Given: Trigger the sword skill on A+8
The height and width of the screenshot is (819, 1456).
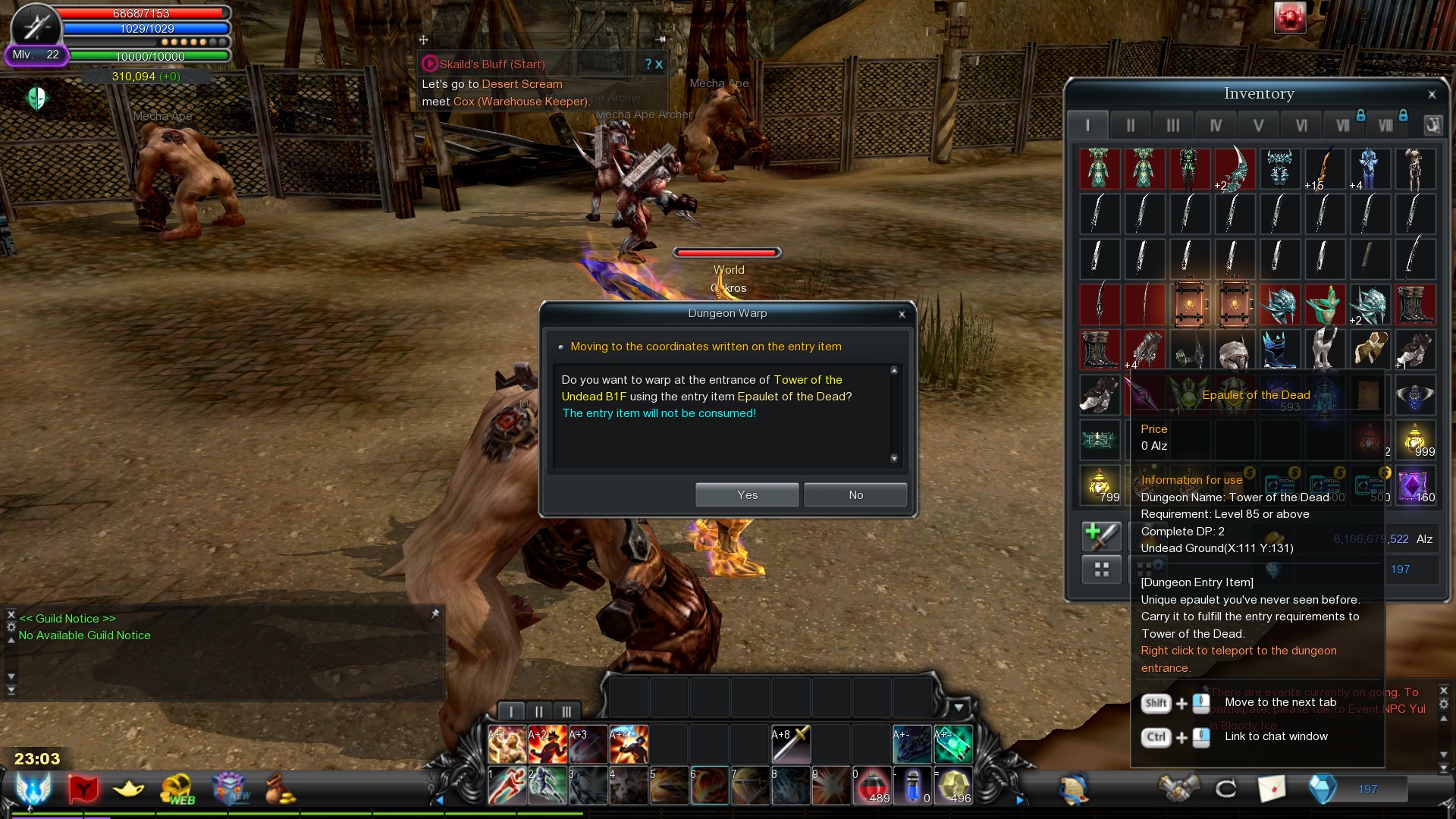Looking at the screenshot, I should point(791,744).
